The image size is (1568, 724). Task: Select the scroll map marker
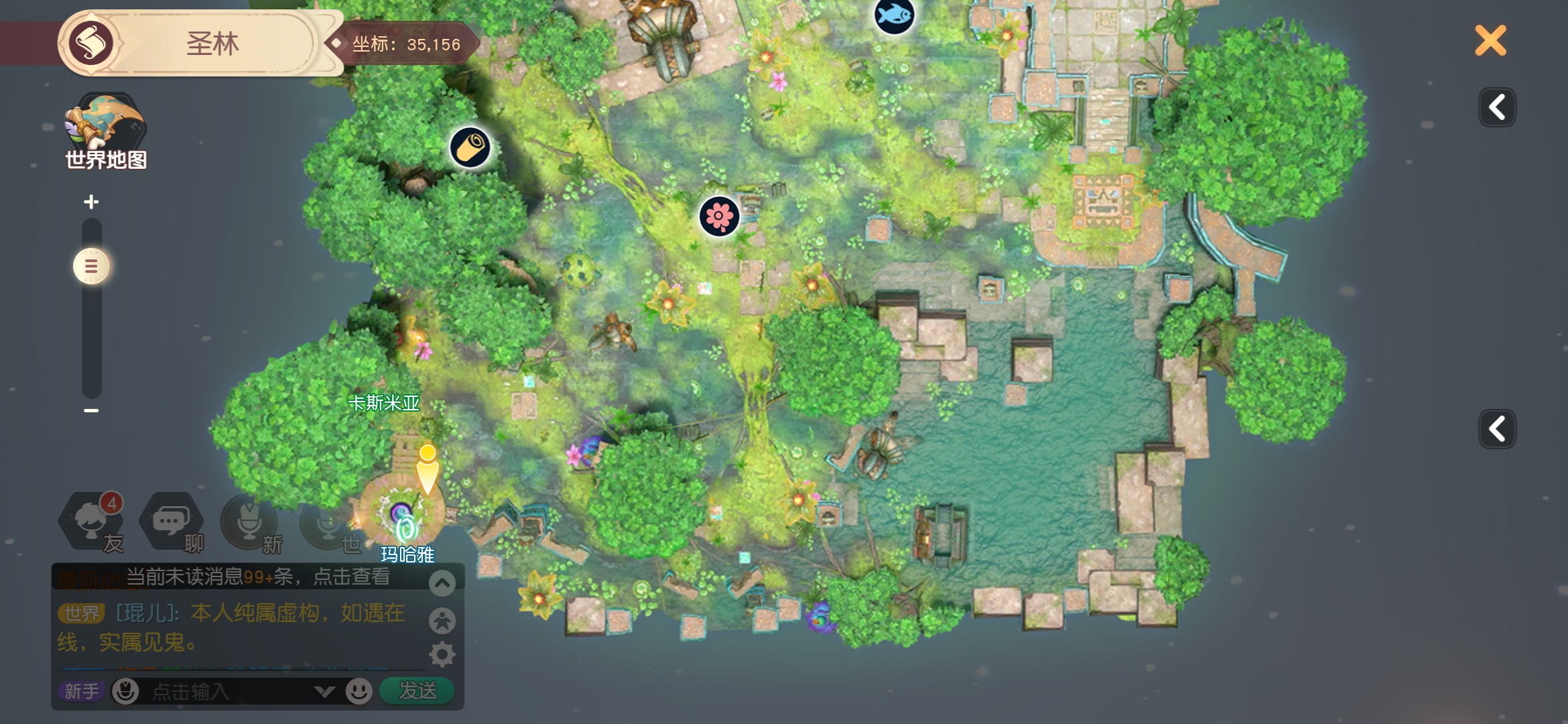pos(470,147)
